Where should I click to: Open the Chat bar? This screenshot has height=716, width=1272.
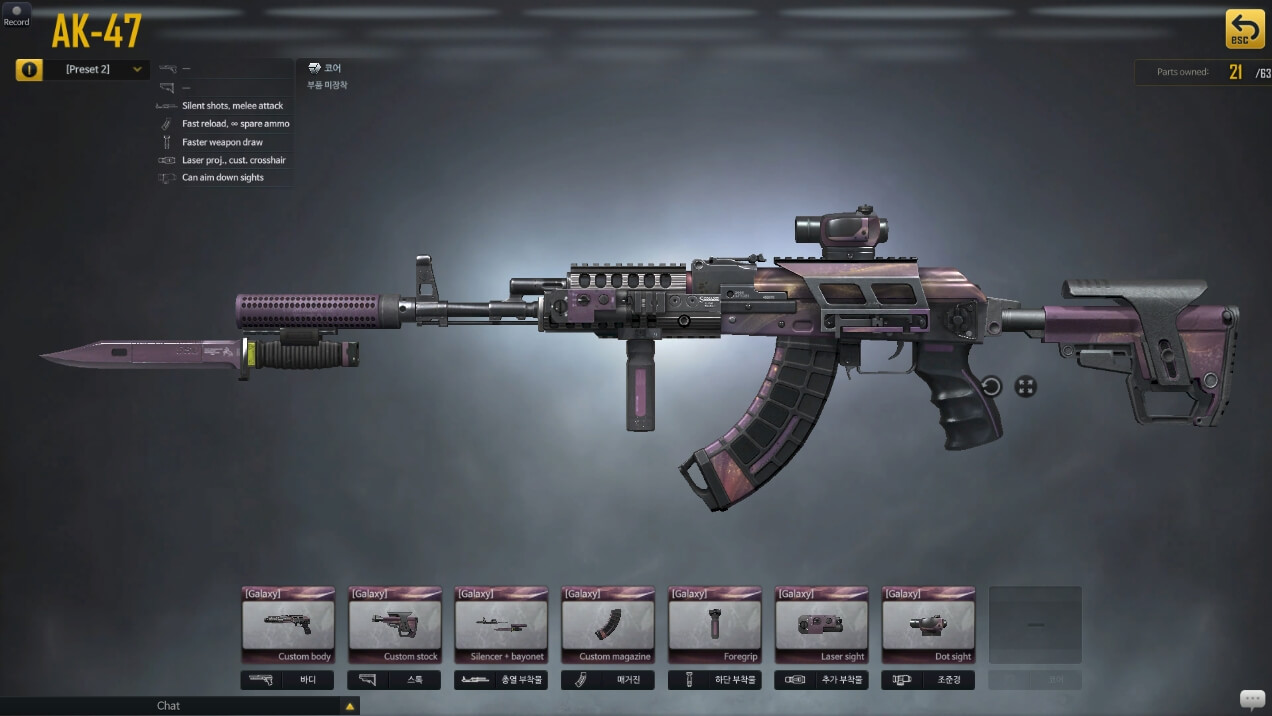(170, 706)
